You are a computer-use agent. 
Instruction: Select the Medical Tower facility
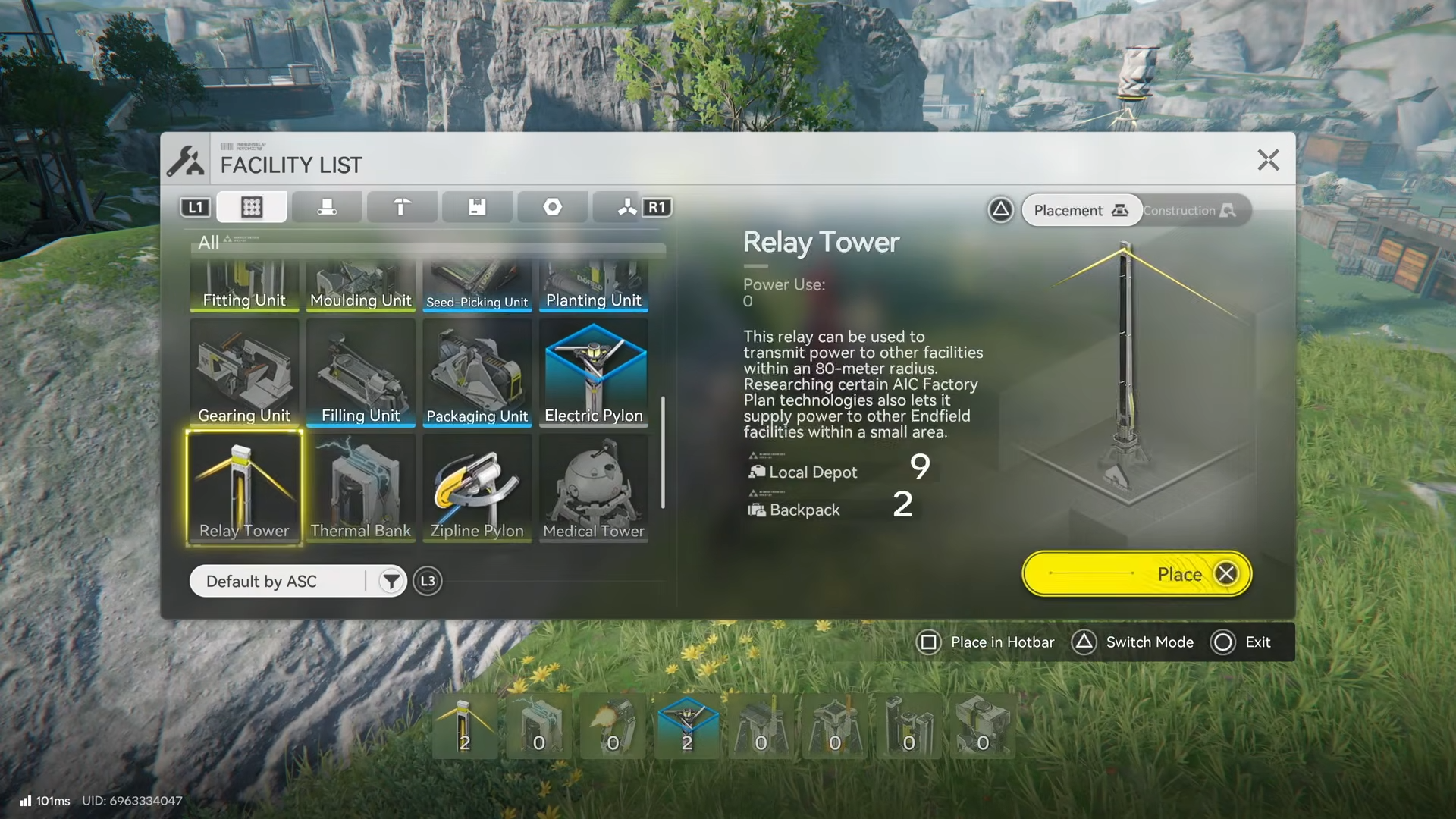coord(594,488)
